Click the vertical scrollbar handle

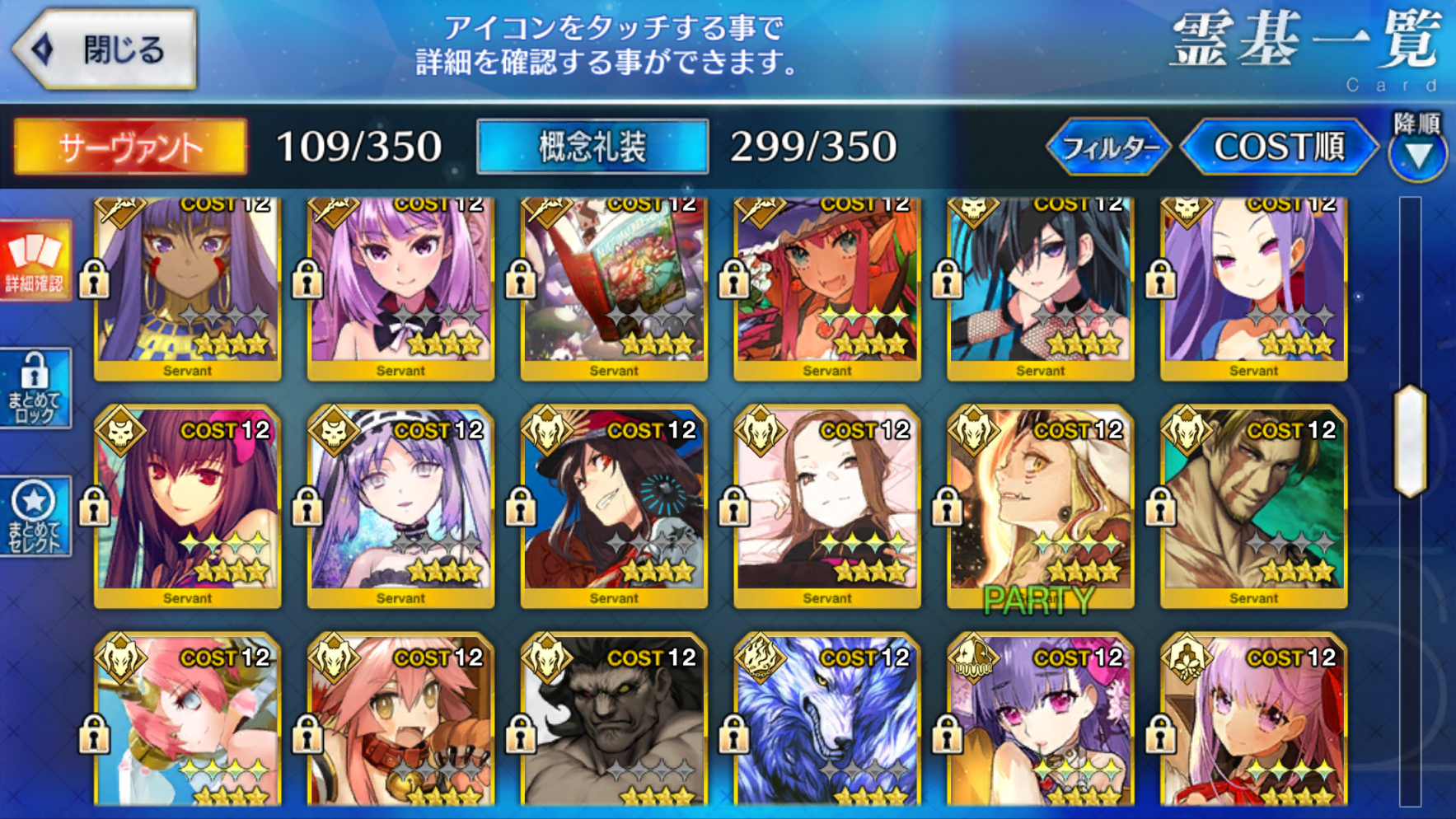[x=1410, y=441]
